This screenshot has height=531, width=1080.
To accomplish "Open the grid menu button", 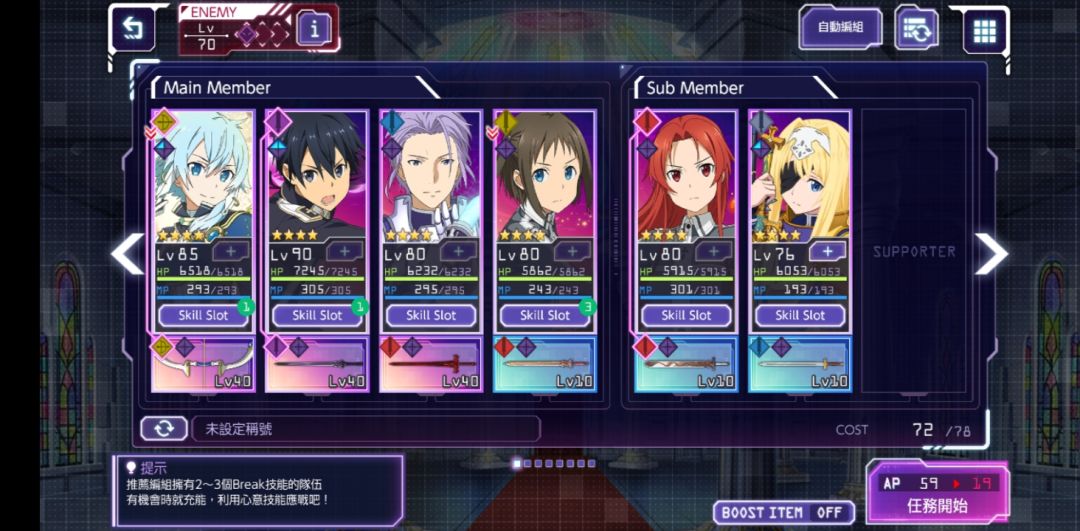I will pos(985,30).
